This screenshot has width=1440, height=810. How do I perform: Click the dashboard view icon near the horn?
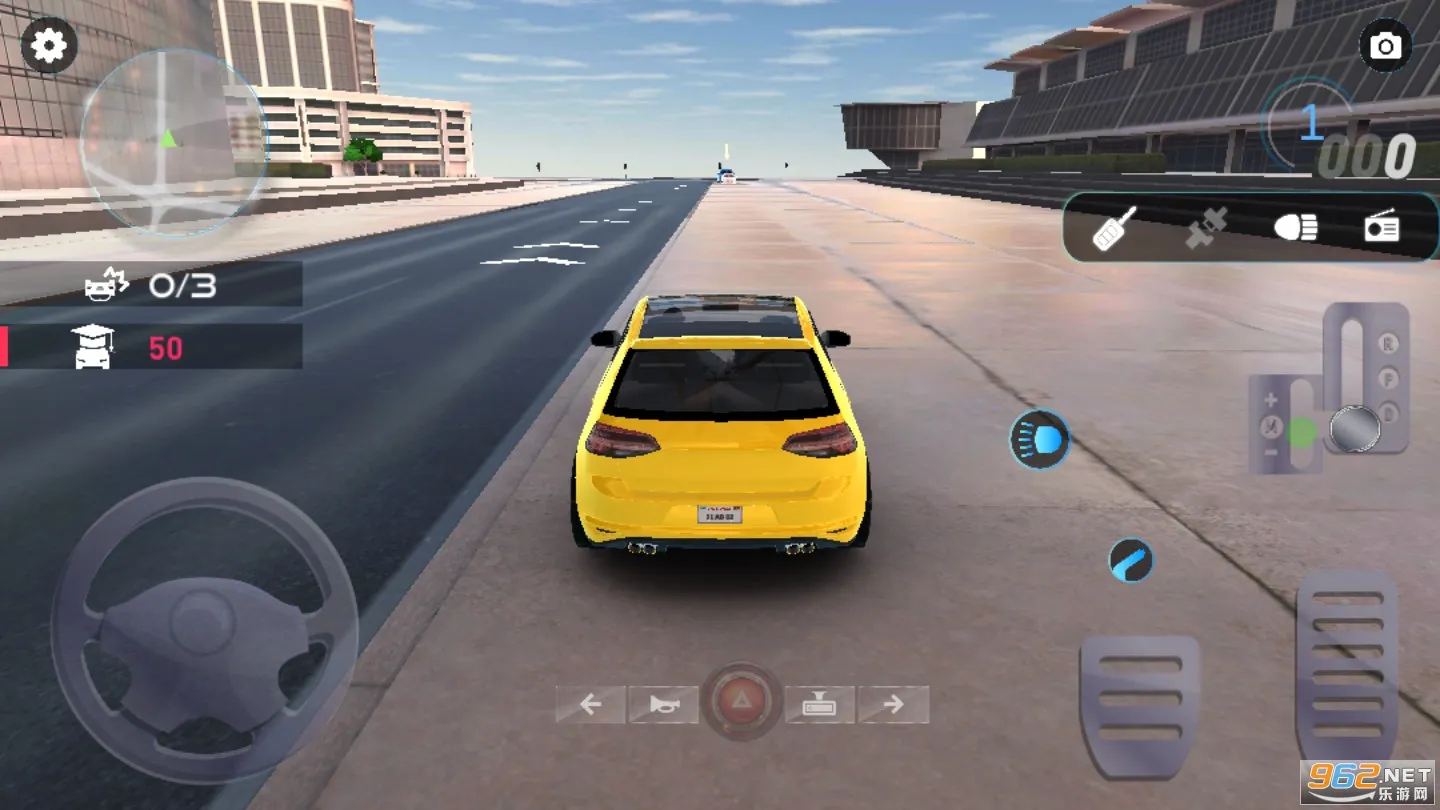tap(818, 704)
